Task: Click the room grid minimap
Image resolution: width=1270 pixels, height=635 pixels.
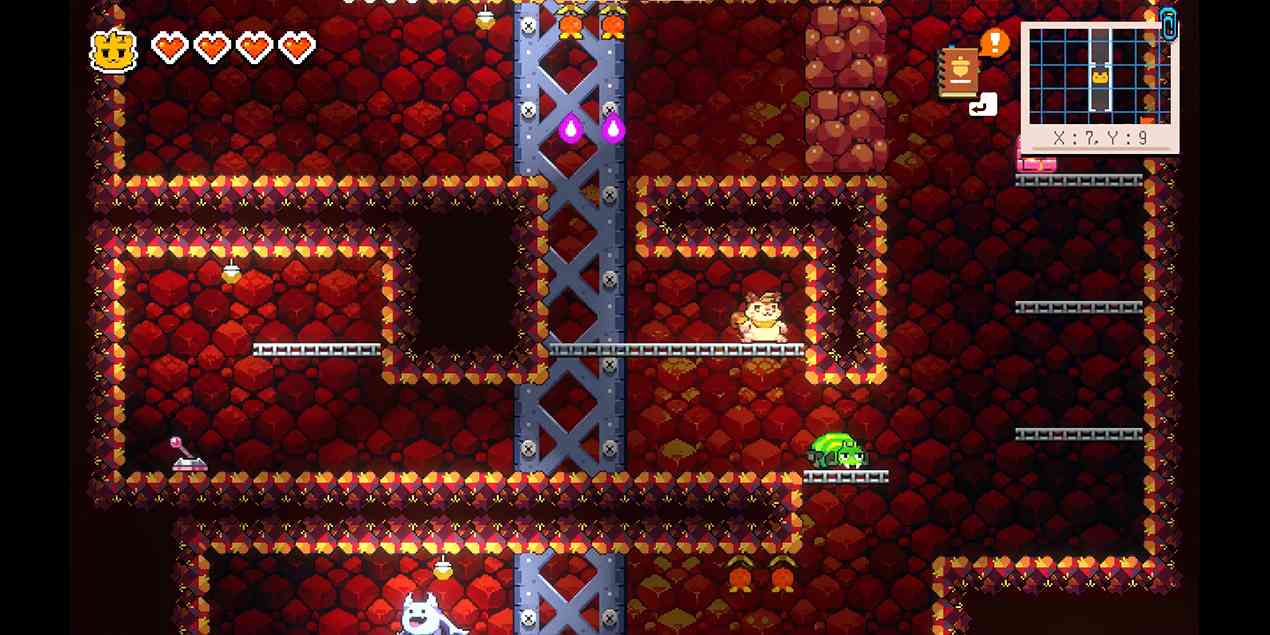Action: (1099, 76)
